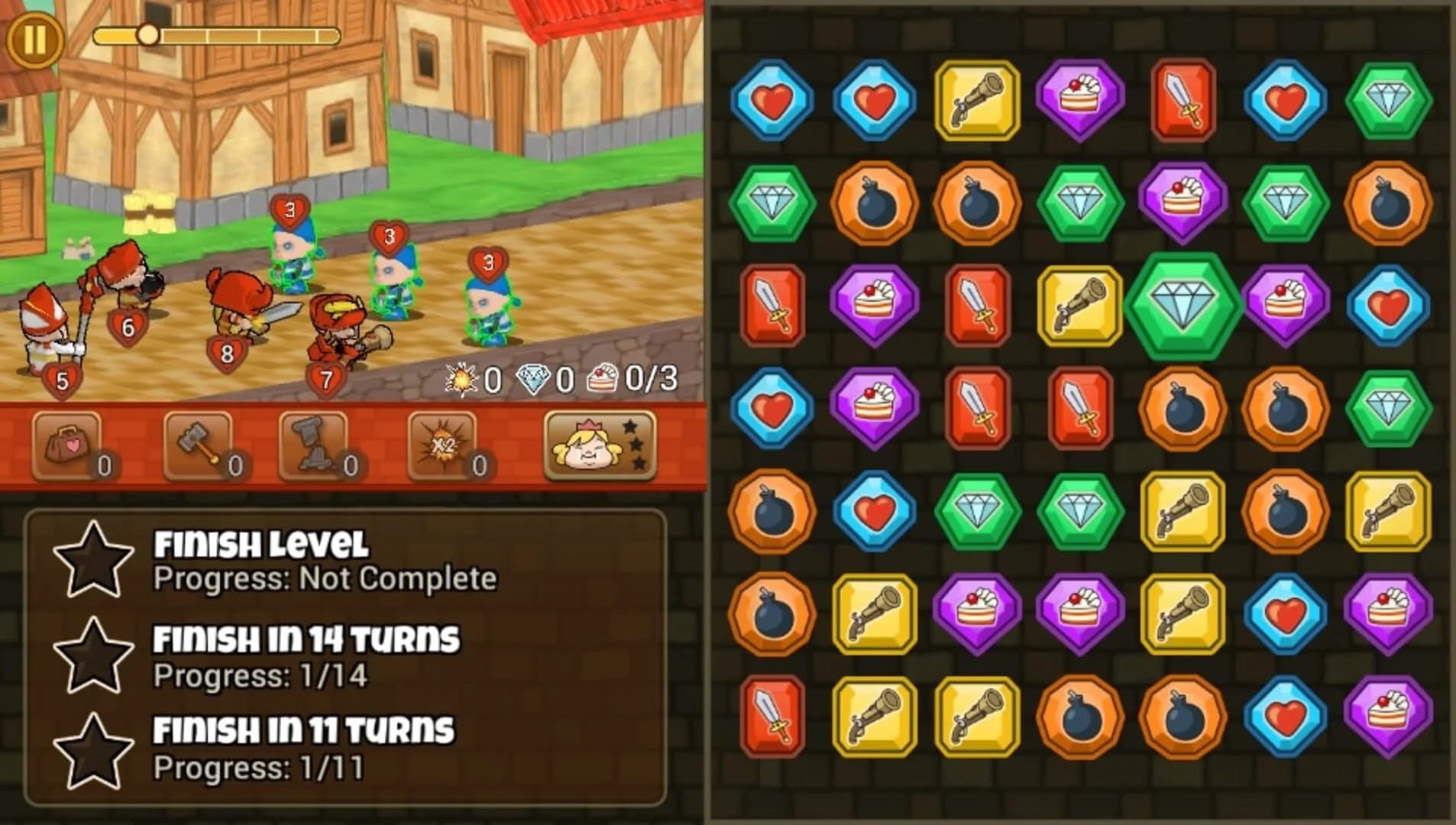Click Progress: Not Complete text
Screen dimensions: 1456x825
click(325, 579)
